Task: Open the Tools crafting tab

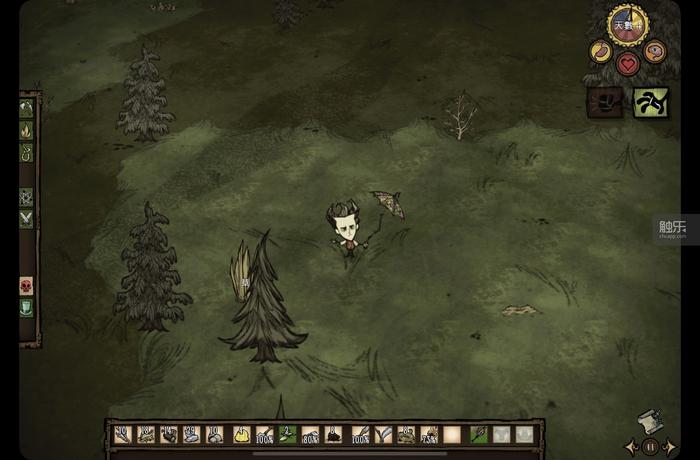Action: 26,107
